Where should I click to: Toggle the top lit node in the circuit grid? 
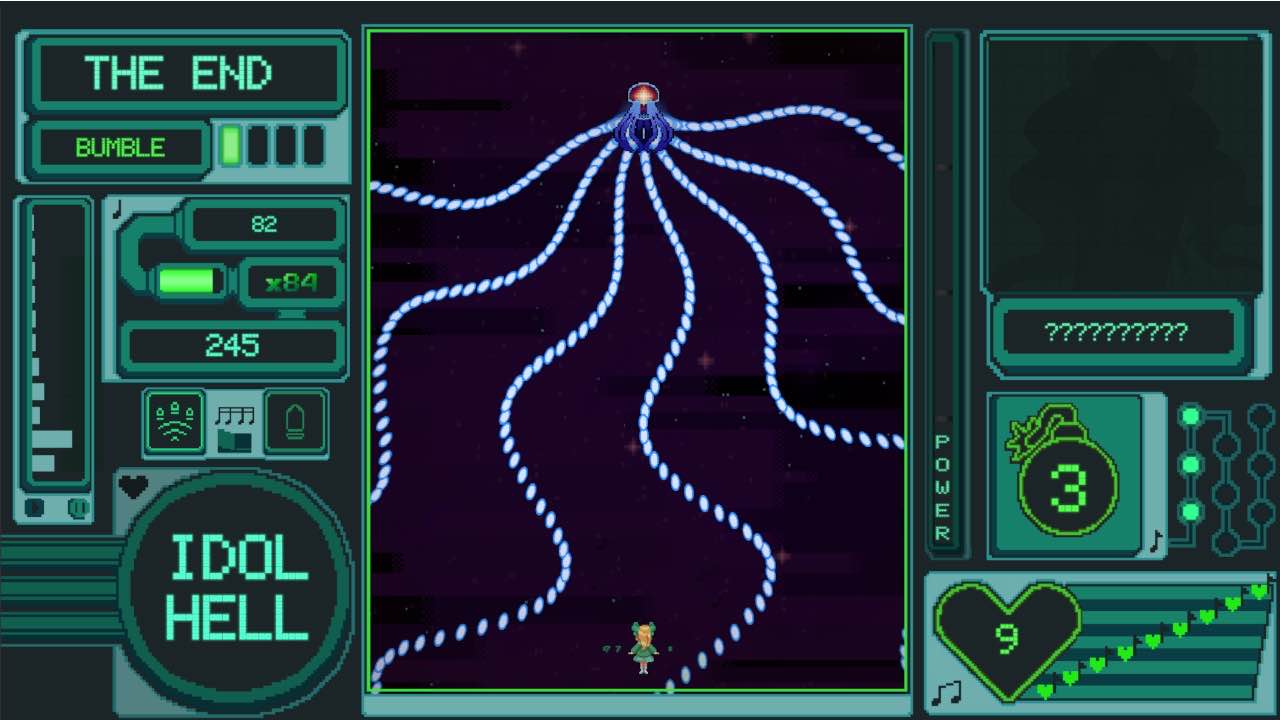(x=1190, y=415)
